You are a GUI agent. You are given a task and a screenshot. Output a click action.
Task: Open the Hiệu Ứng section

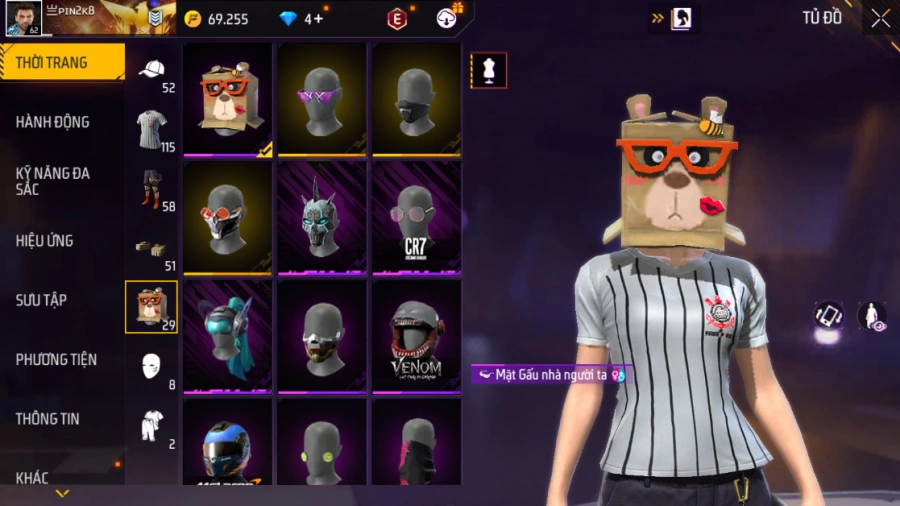pos(45,241)
